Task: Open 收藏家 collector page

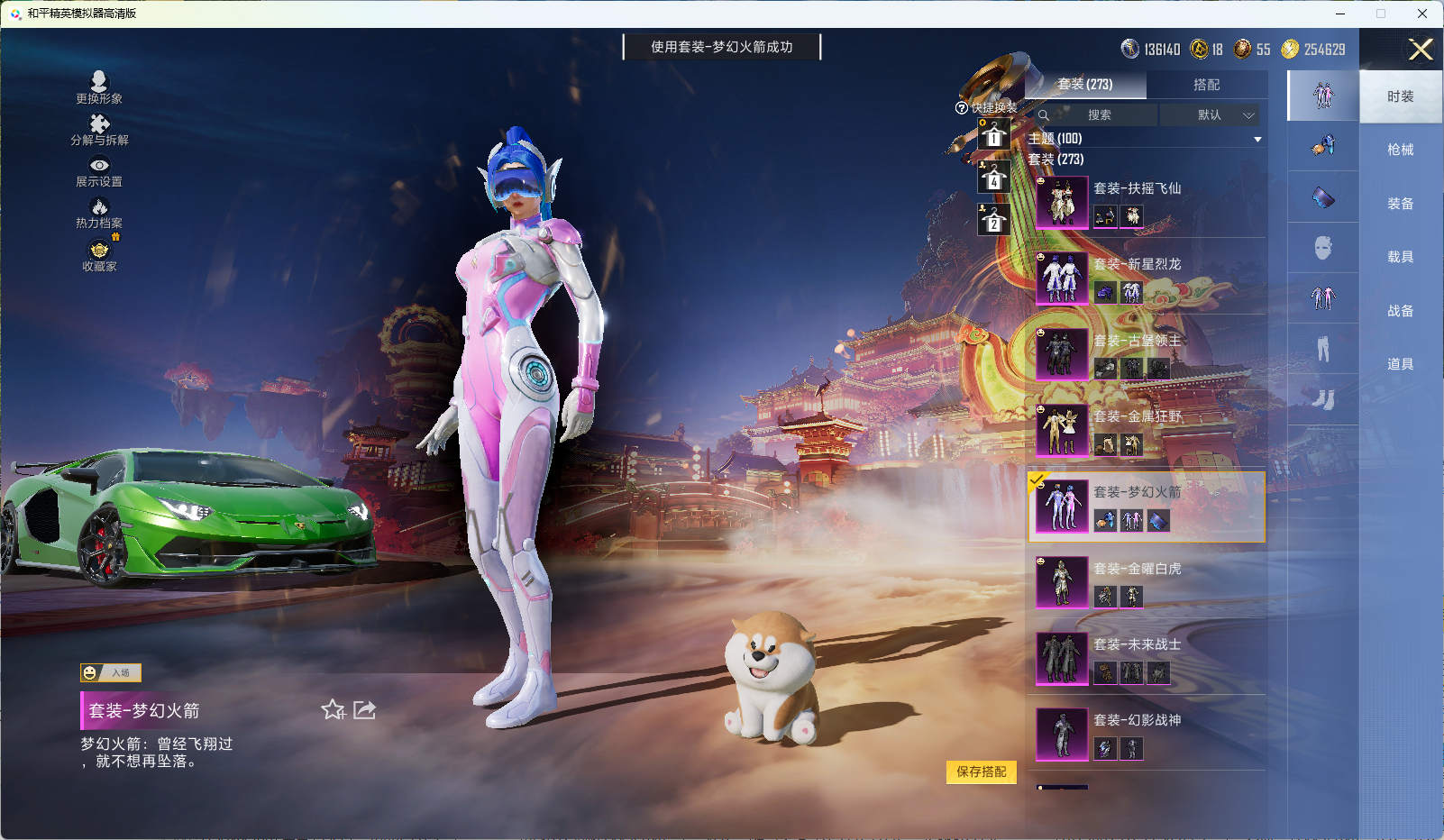Action: pyautogui.click(x=99, y=256)
